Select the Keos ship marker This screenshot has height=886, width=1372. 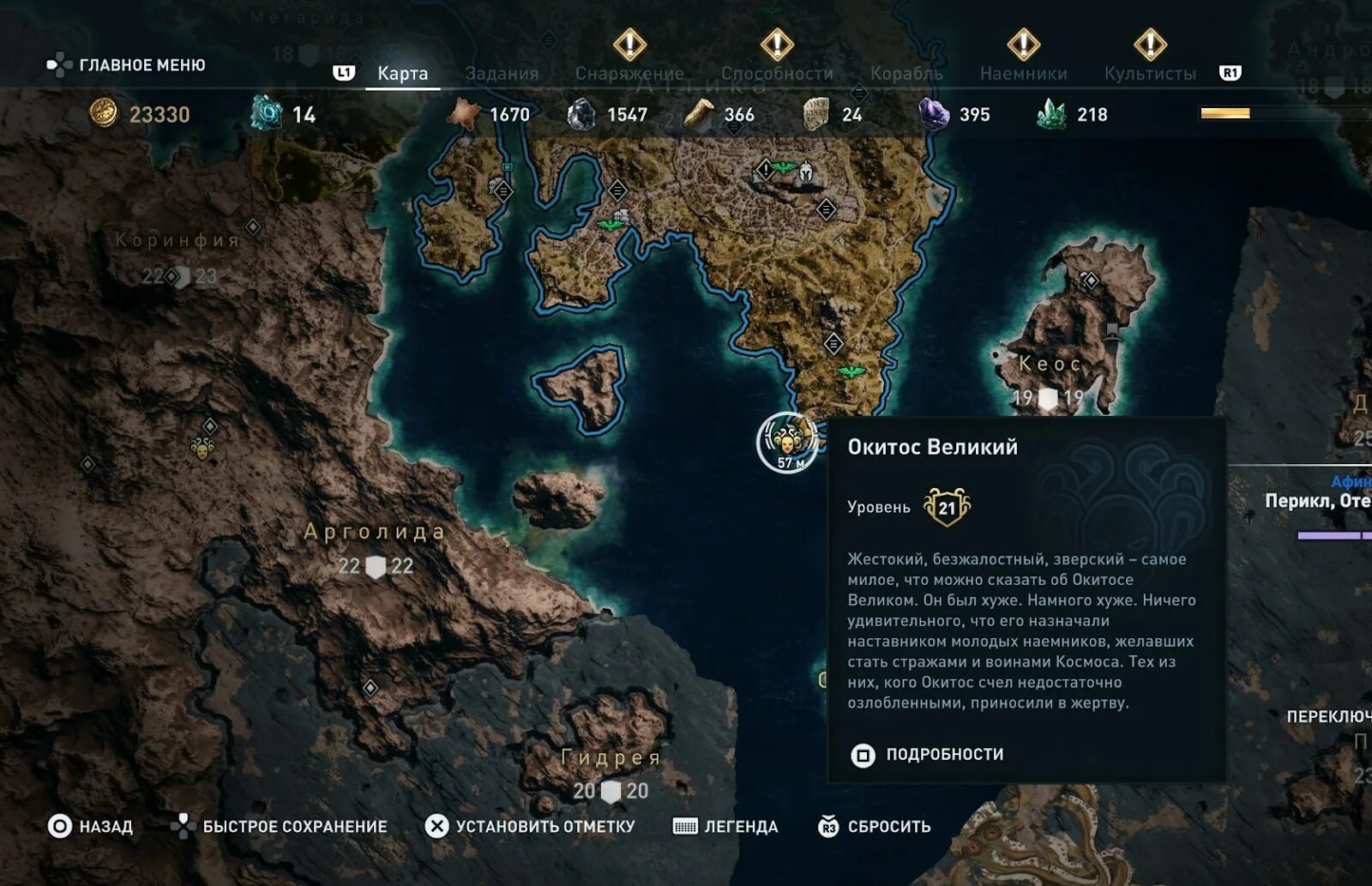coord(1112,330)
